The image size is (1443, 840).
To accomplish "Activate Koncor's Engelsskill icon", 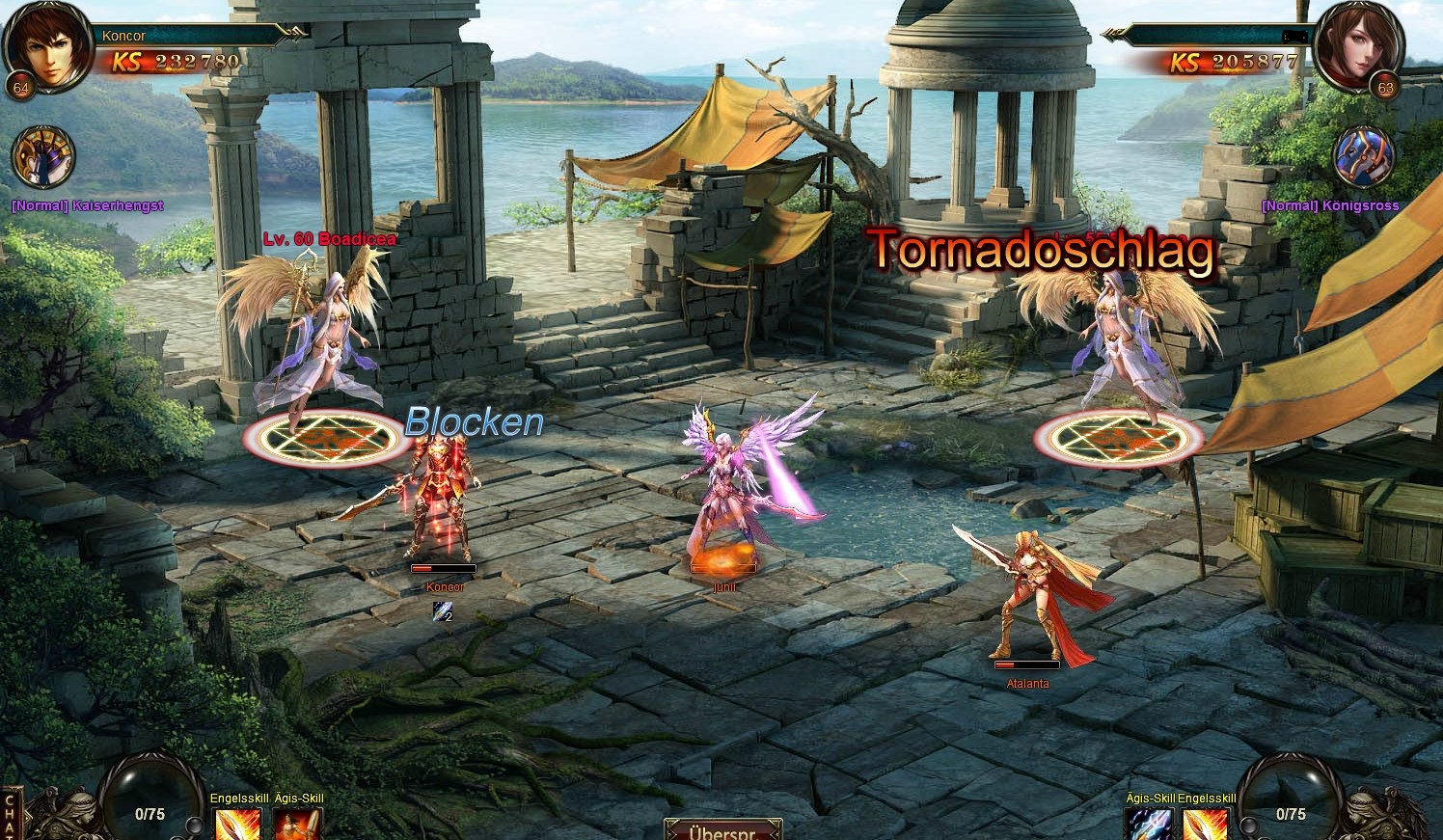I will pos(236,824).
